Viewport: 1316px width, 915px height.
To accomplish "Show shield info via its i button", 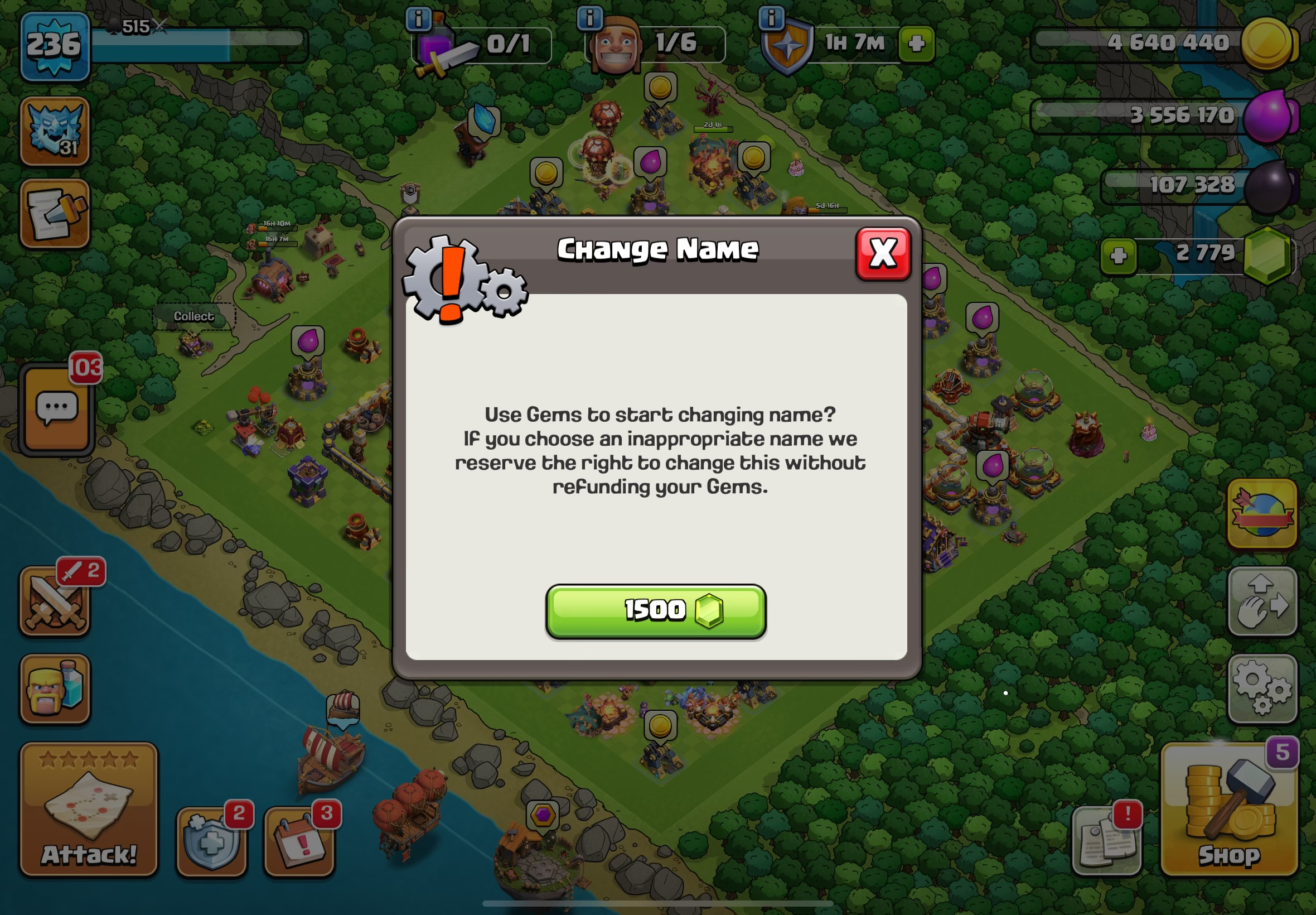I will tap(771, 18).
